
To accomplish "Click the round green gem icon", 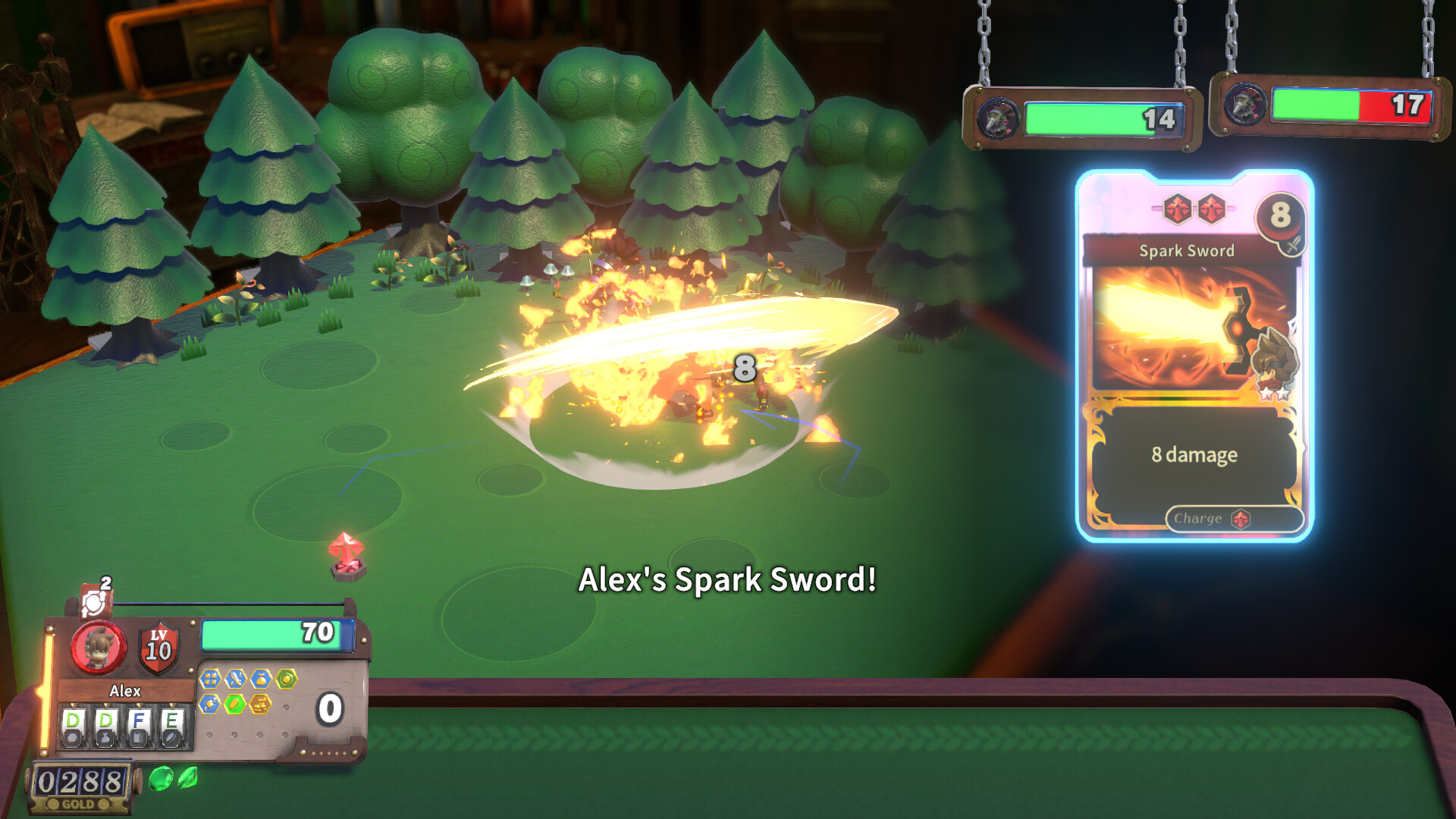I will (161, 779).
